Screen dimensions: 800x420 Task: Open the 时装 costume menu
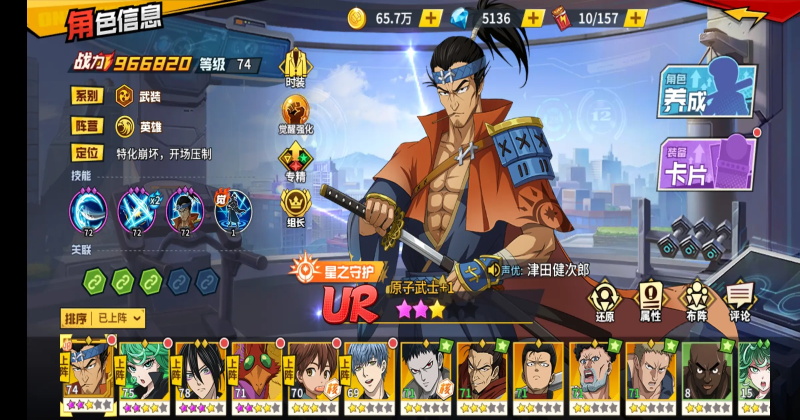pyautogui.click(x=295, y=67)
